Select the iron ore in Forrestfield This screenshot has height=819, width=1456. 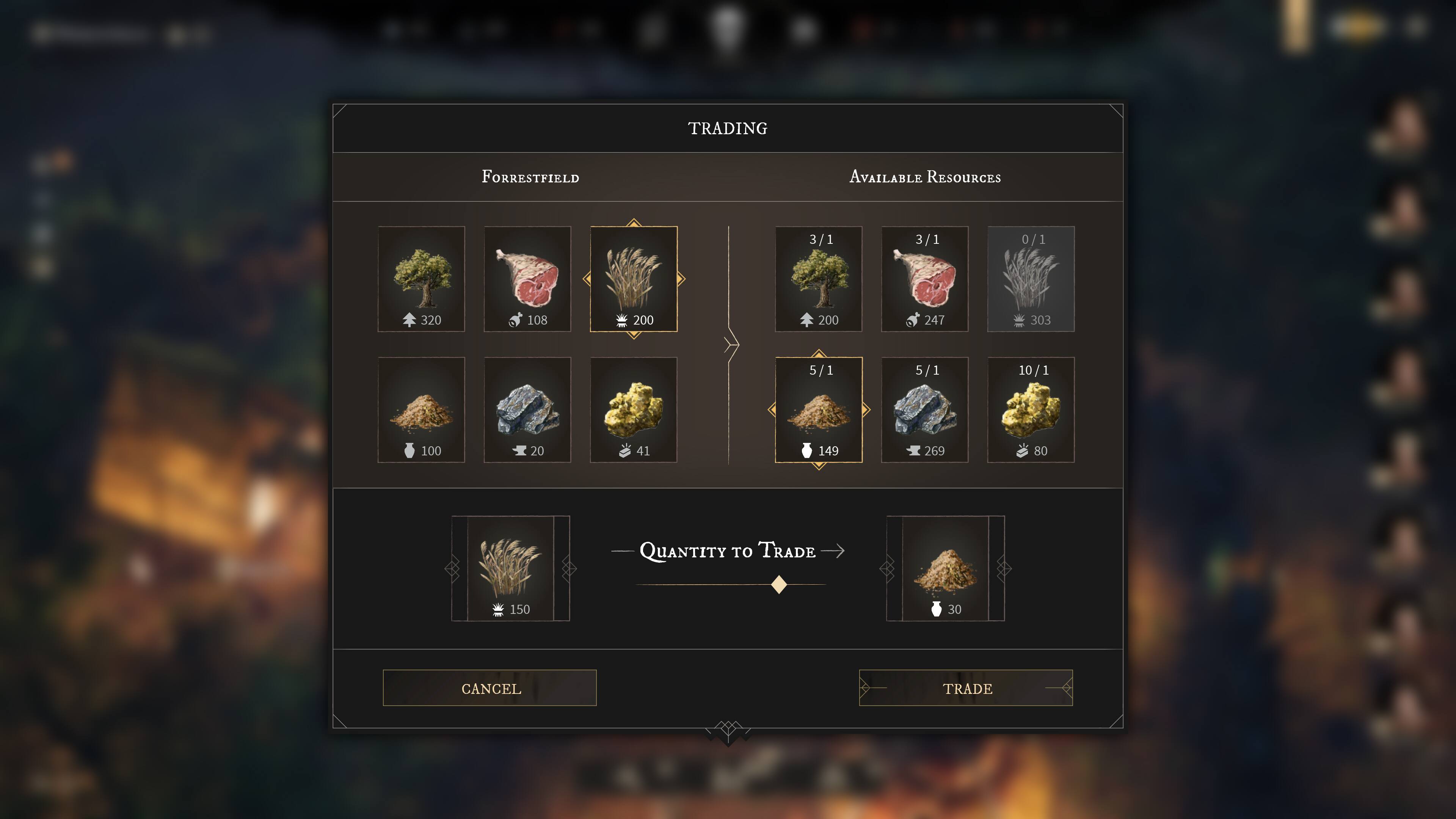click(x=527, y=409)
